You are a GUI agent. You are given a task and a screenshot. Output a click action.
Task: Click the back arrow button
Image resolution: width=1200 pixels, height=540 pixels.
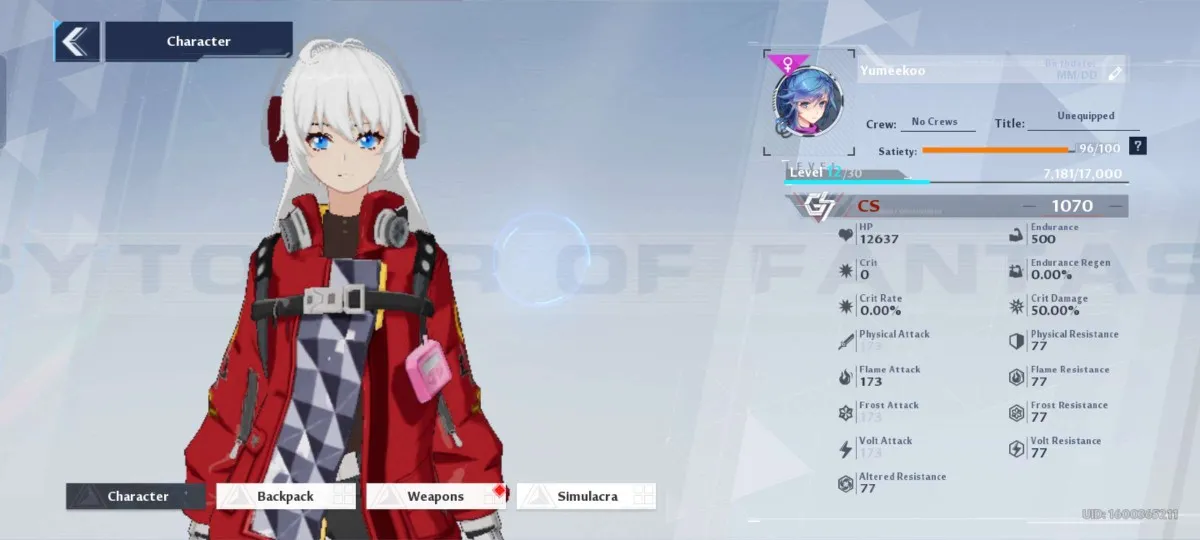(77, 42)
